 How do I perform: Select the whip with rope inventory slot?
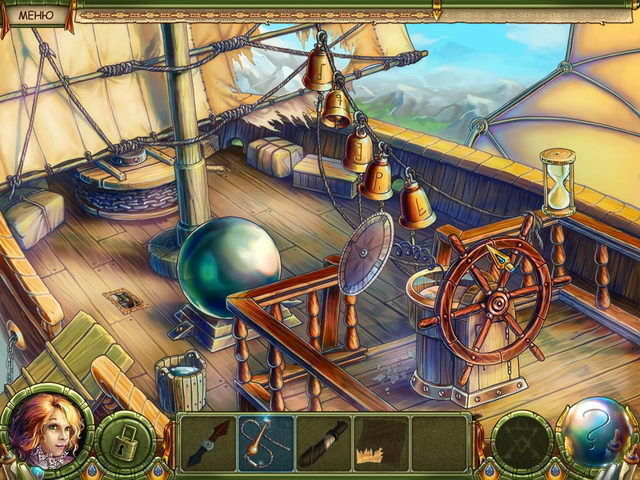(x=266, y=443)
